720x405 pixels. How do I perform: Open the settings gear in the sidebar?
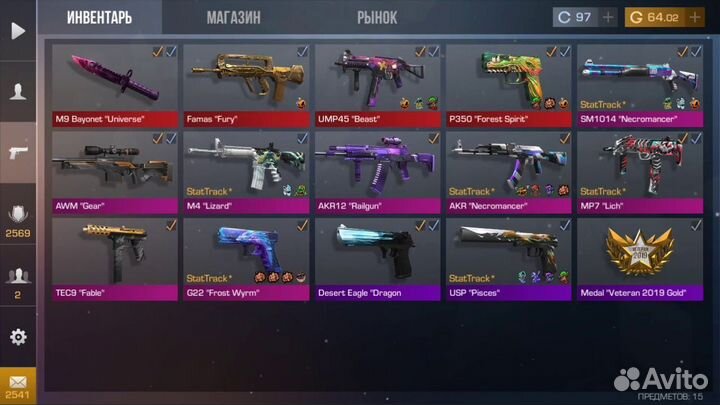click(17, 336)
